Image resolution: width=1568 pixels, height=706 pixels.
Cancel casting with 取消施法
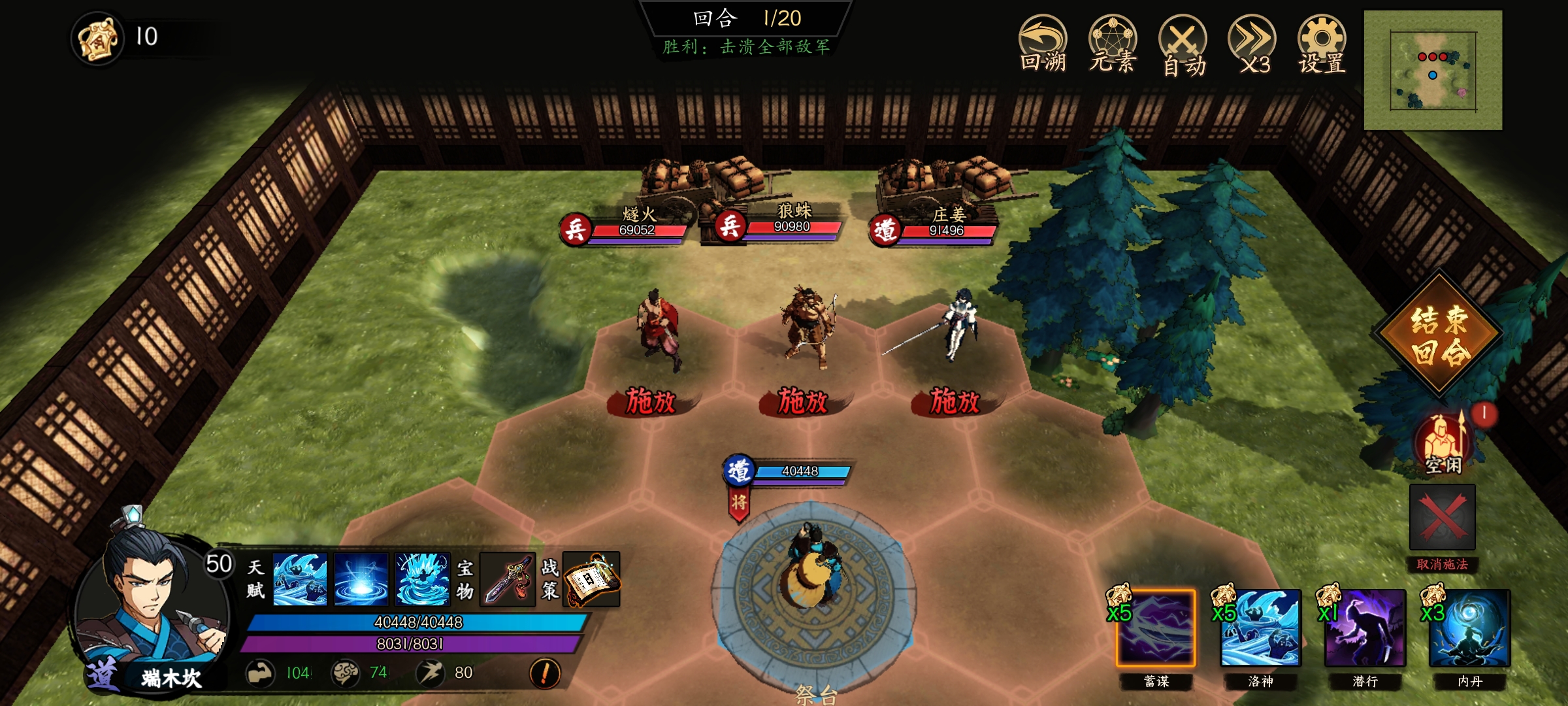(1442, 518)
